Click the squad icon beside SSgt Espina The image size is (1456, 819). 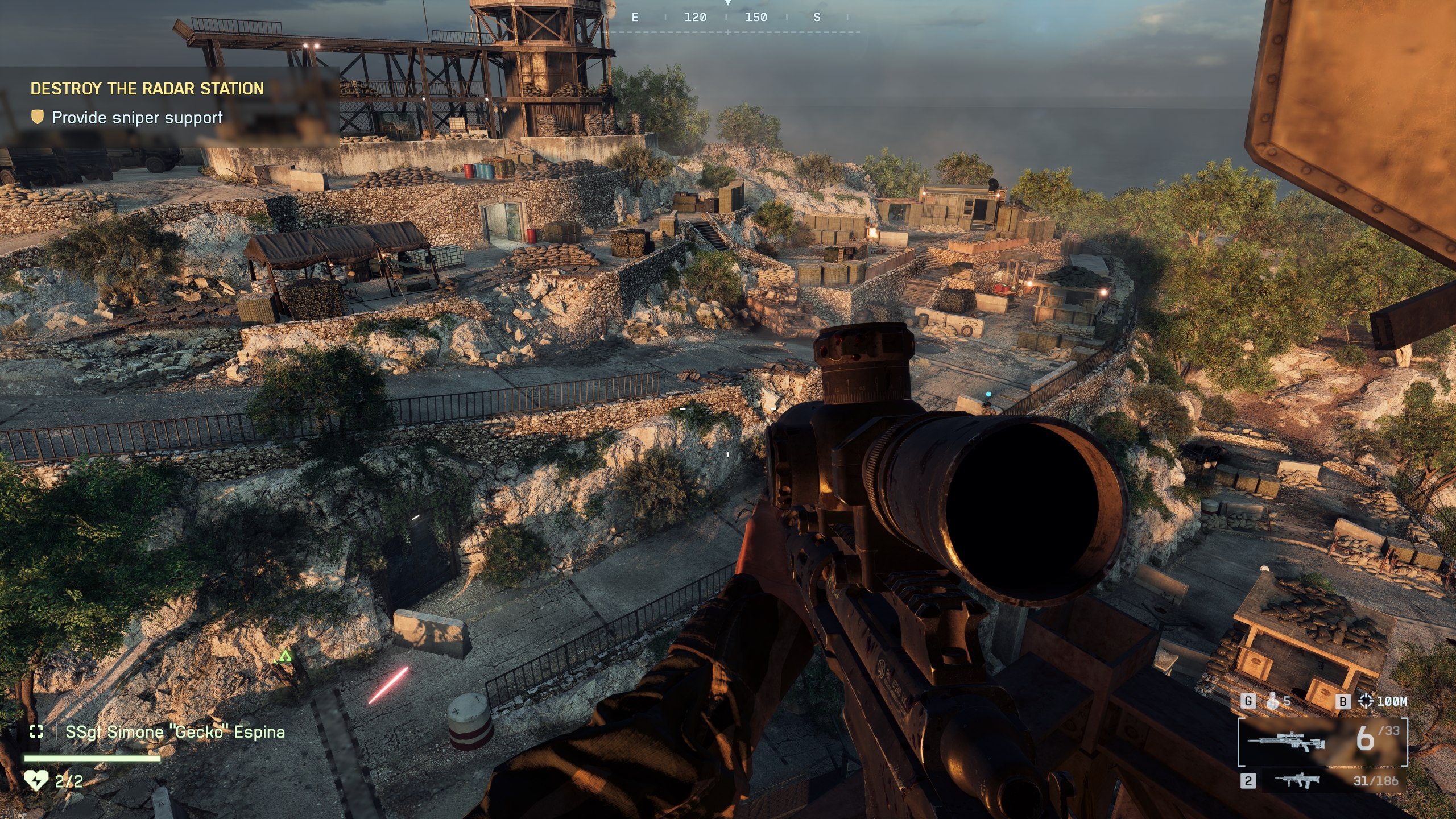[x=36, y=731]
